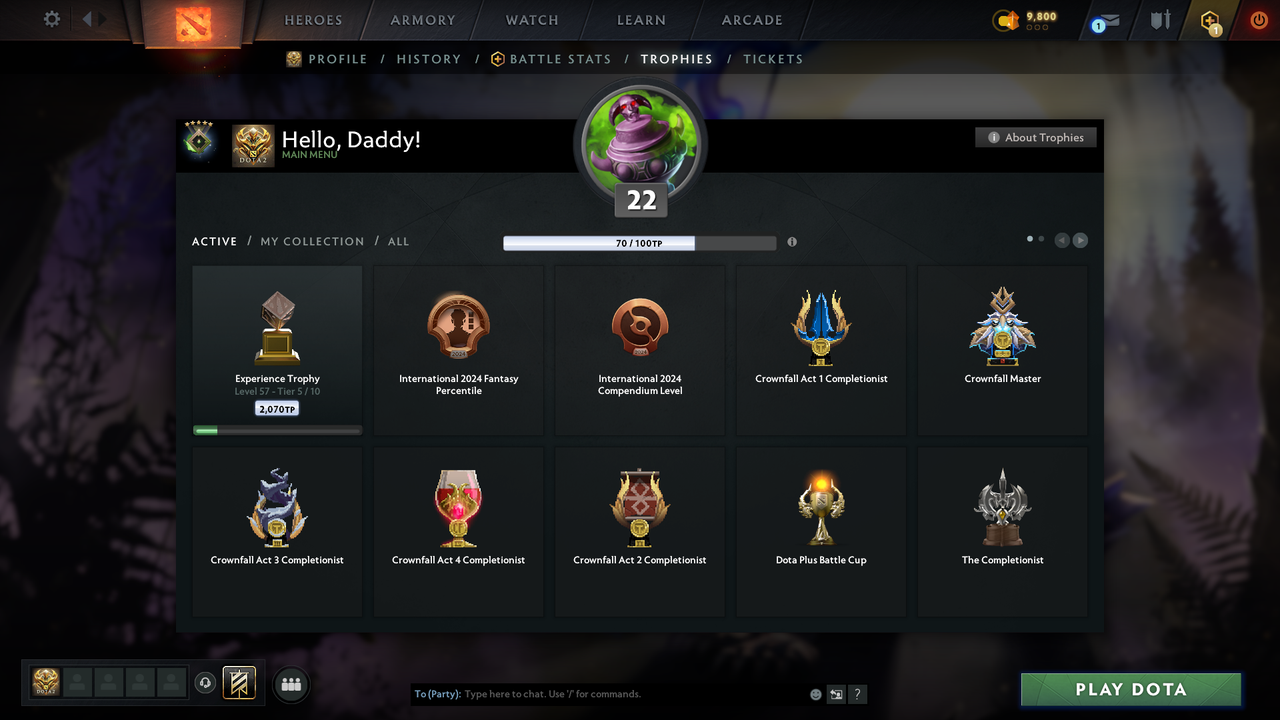Click the previous page arrow
This screenshot has width=1280, height=720.
pyautogui.click(x=1062, y=240)
